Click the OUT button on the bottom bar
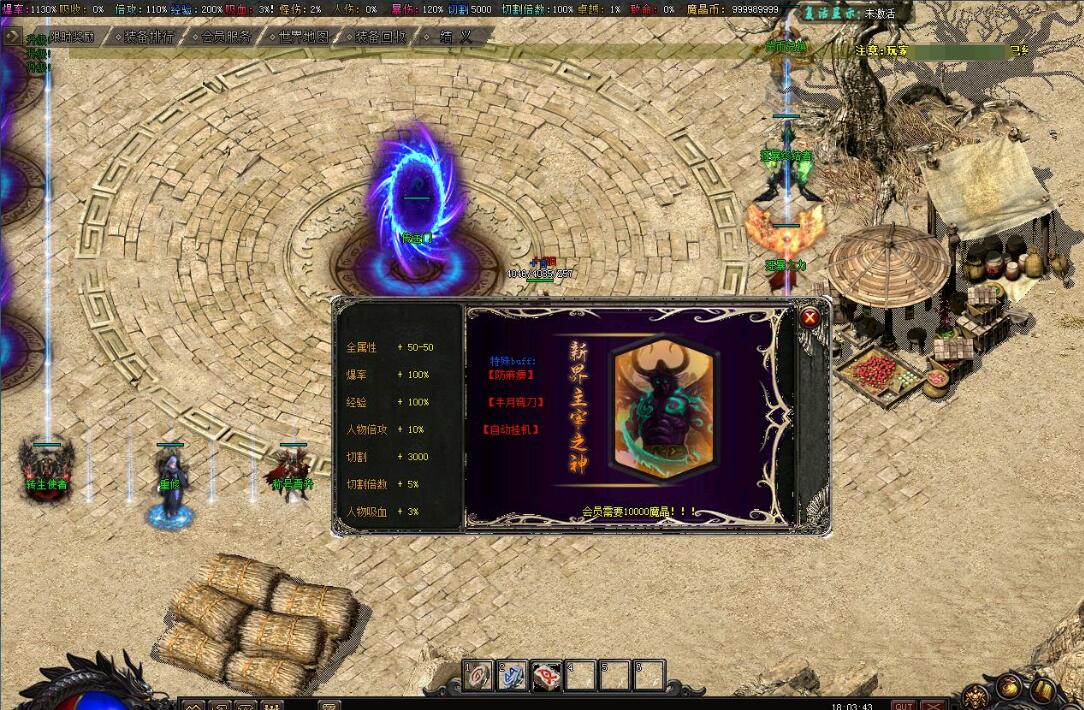The height and width of the screenshot is (710, 1084). pyautogui.click(x=903, y=704)
